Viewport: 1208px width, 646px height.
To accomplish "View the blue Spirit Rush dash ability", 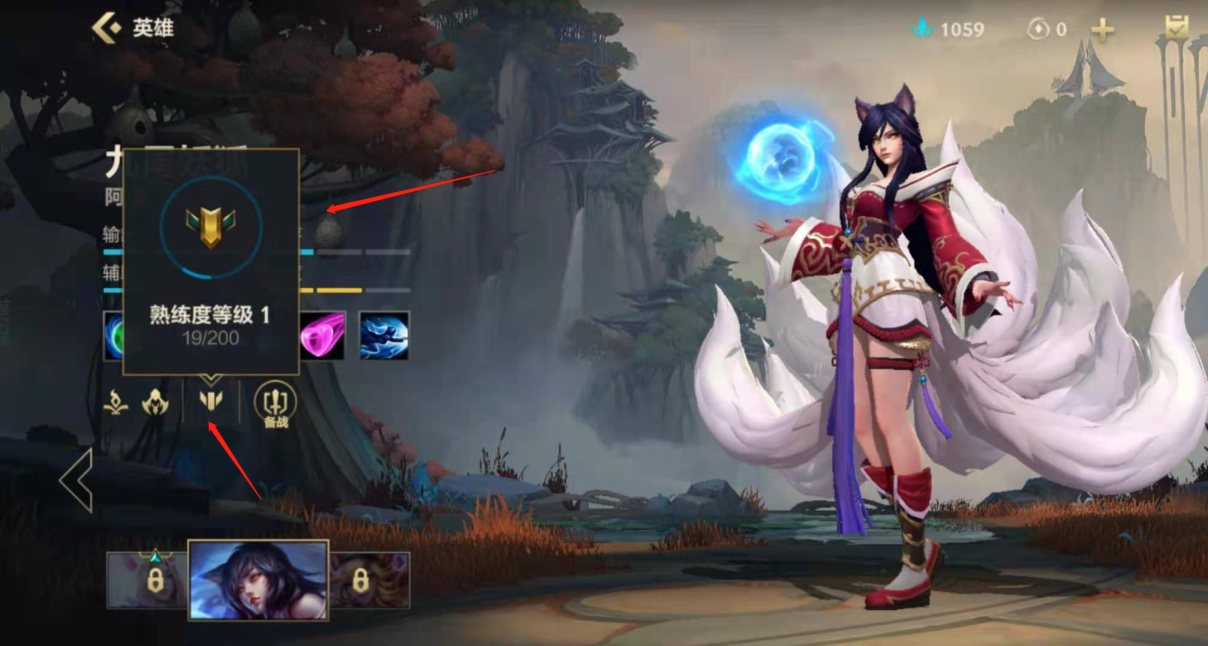I will (384, 335).
